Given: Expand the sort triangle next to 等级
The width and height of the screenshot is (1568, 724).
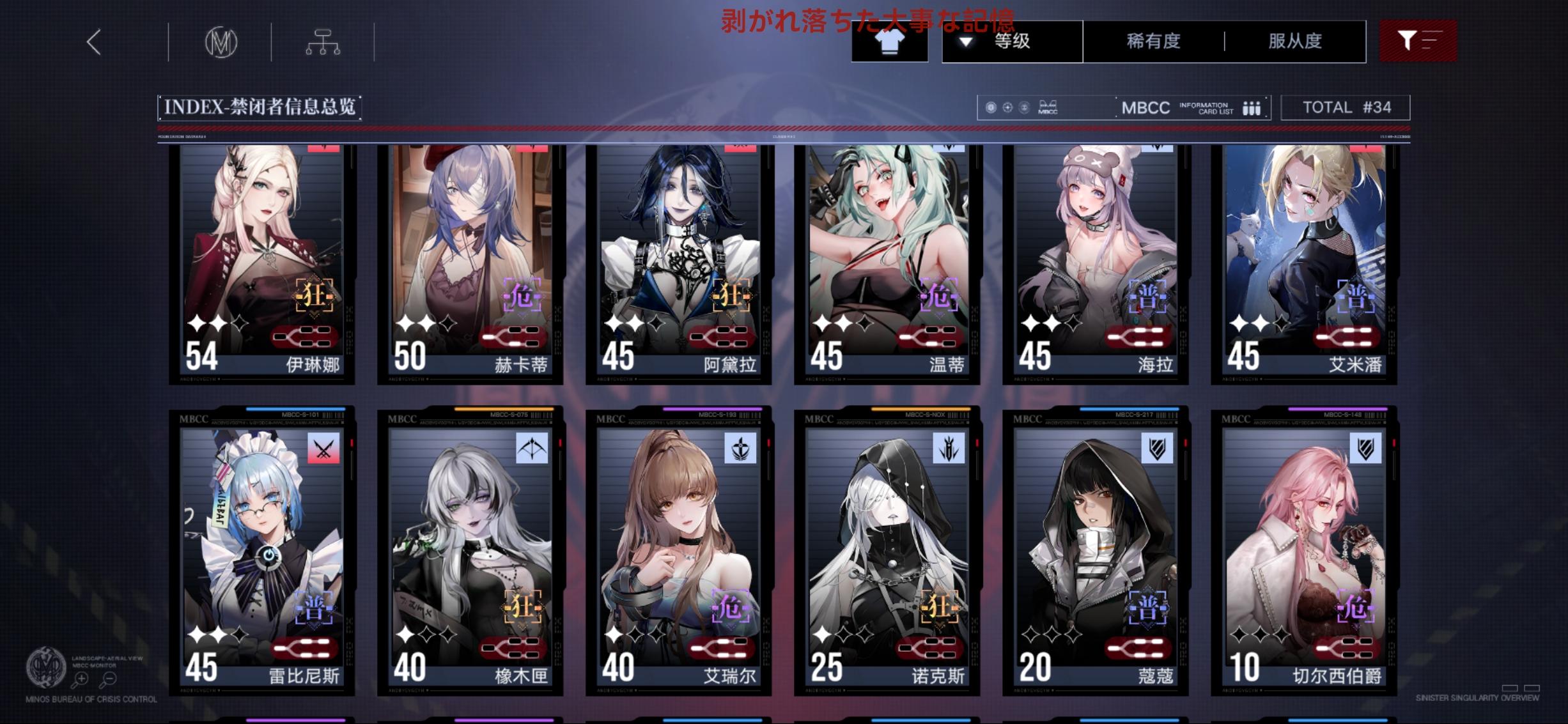Looking at the screenshot, I should pos(966,42).
